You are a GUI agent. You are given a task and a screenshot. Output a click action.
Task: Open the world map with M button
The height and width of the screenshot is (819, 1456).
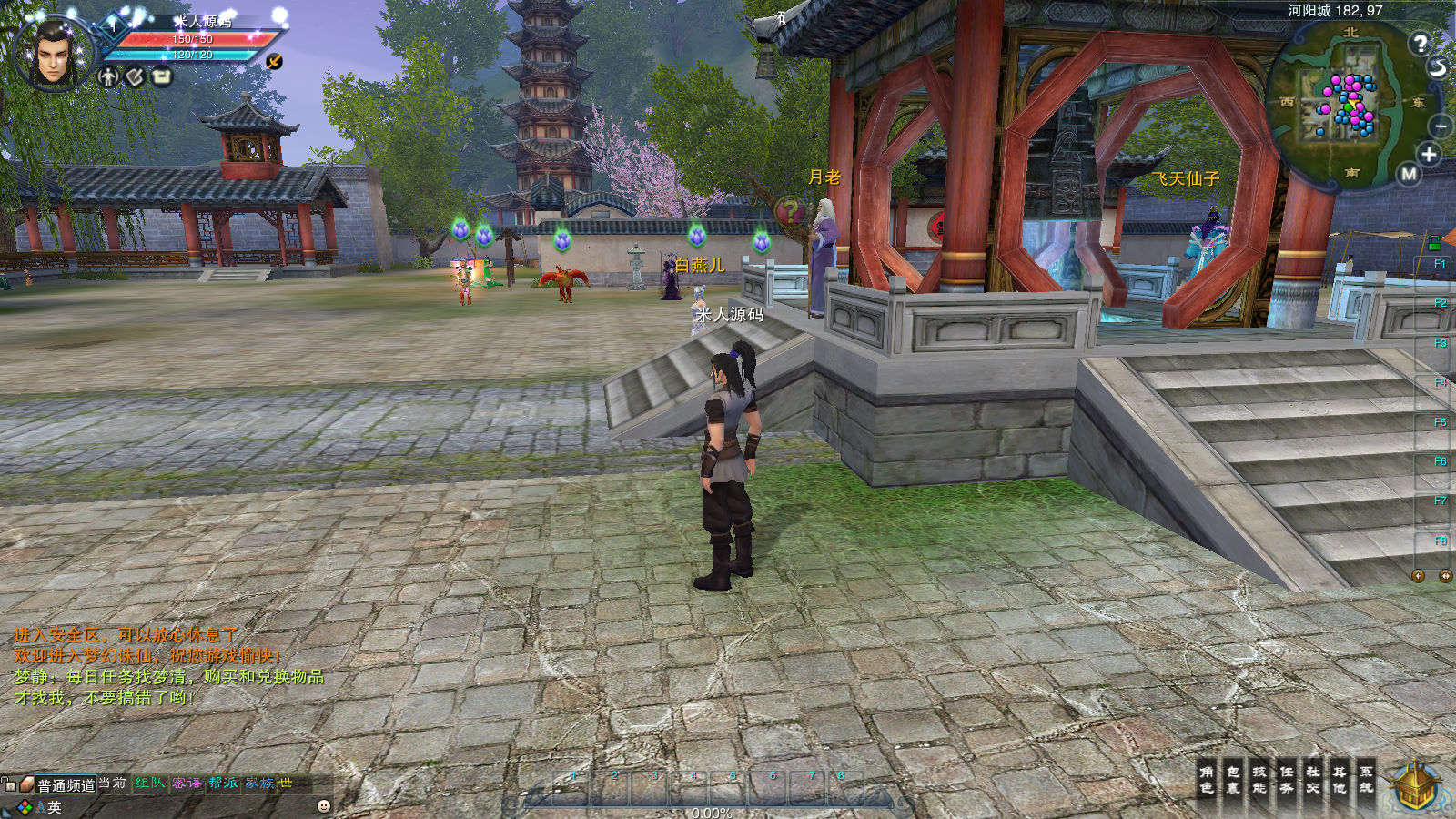[1409, 174]
